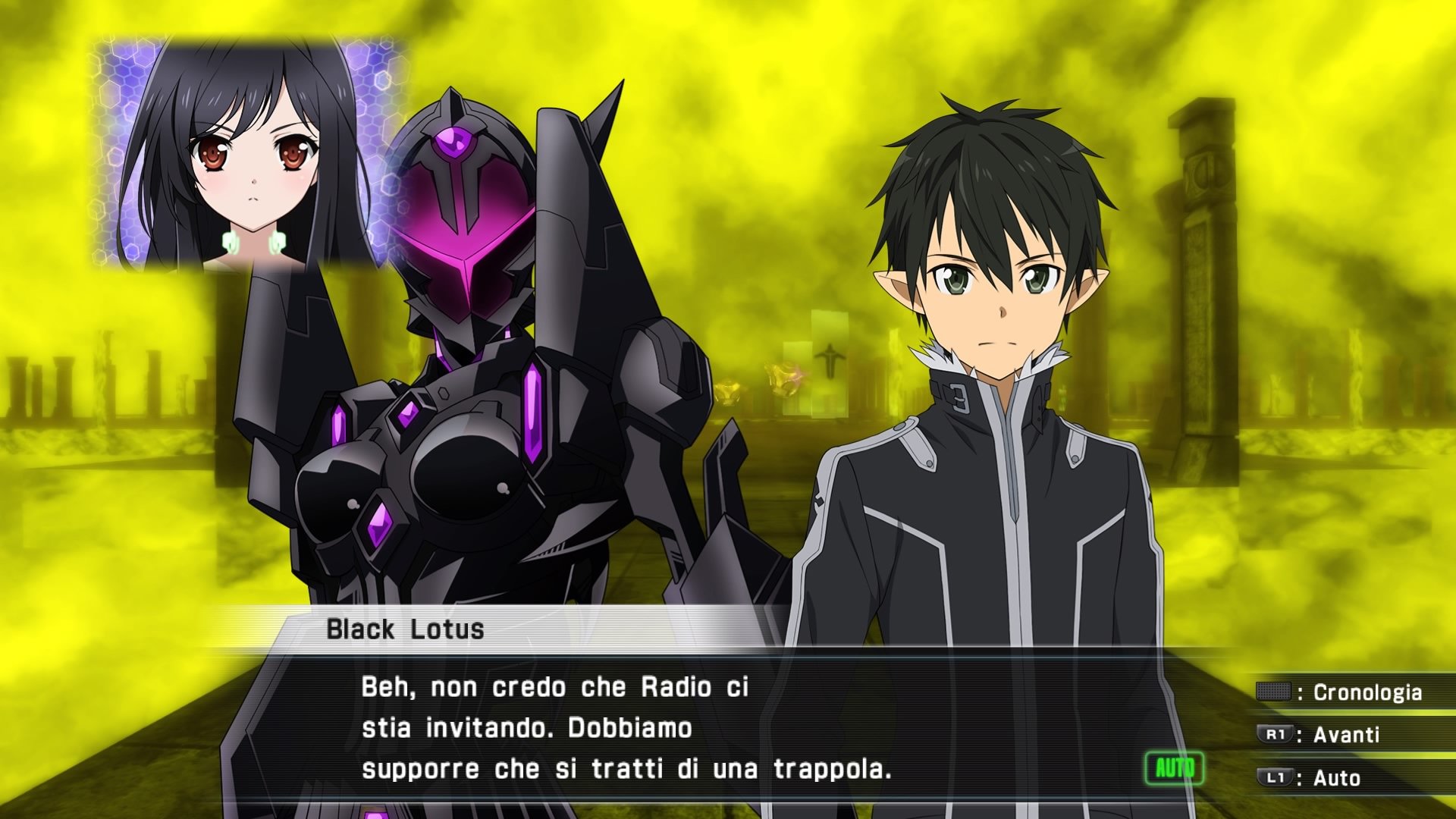The image size is (1456, 819).
Task: Choose the Auto option in the side list
Action: 1319,778
